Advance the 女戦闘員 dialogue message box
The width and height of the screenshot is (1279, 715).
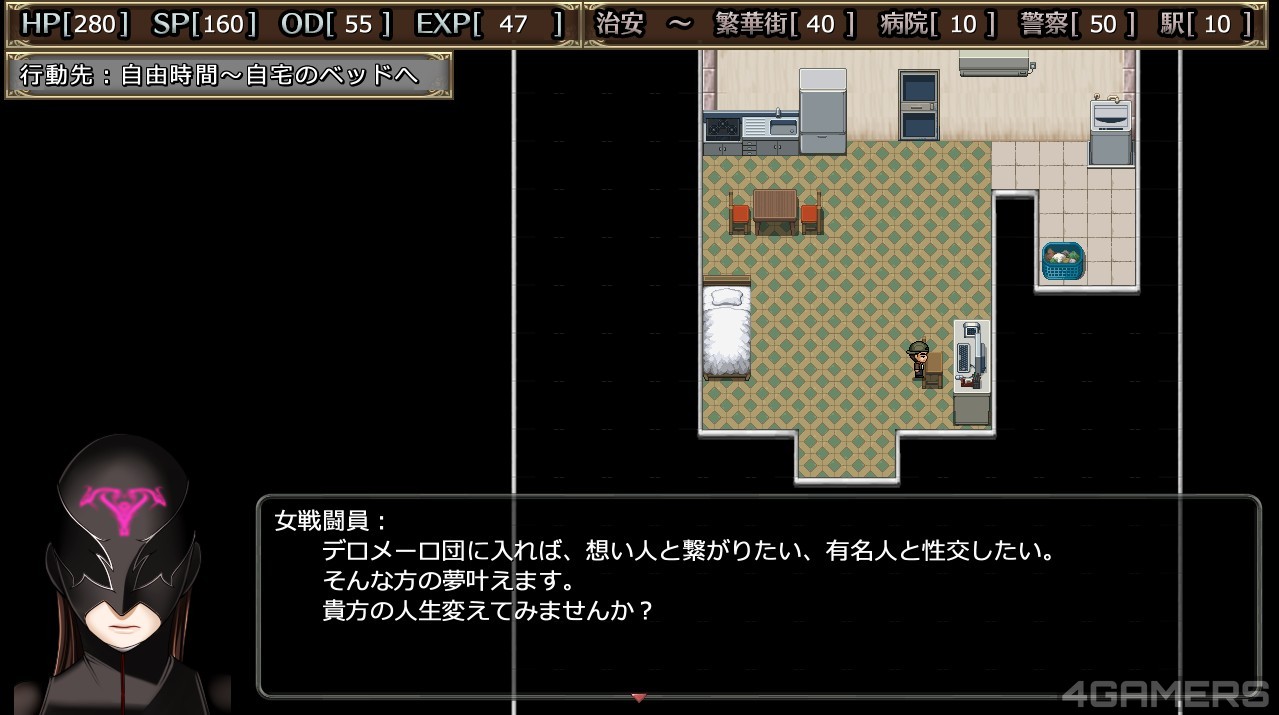click(758, 596)
